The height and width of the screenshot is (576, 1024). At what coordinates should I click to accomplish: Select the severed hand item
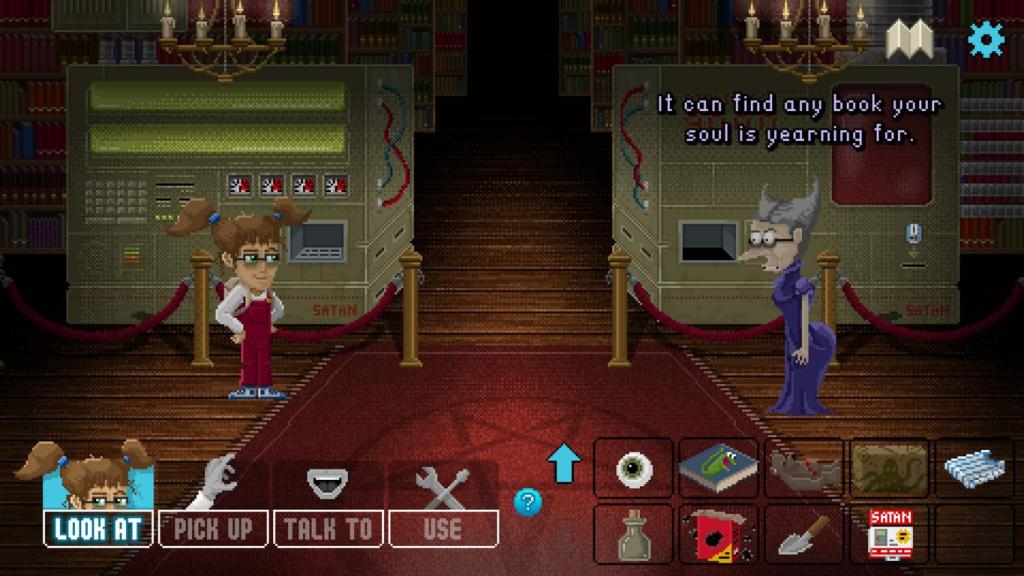coord(804,468)
